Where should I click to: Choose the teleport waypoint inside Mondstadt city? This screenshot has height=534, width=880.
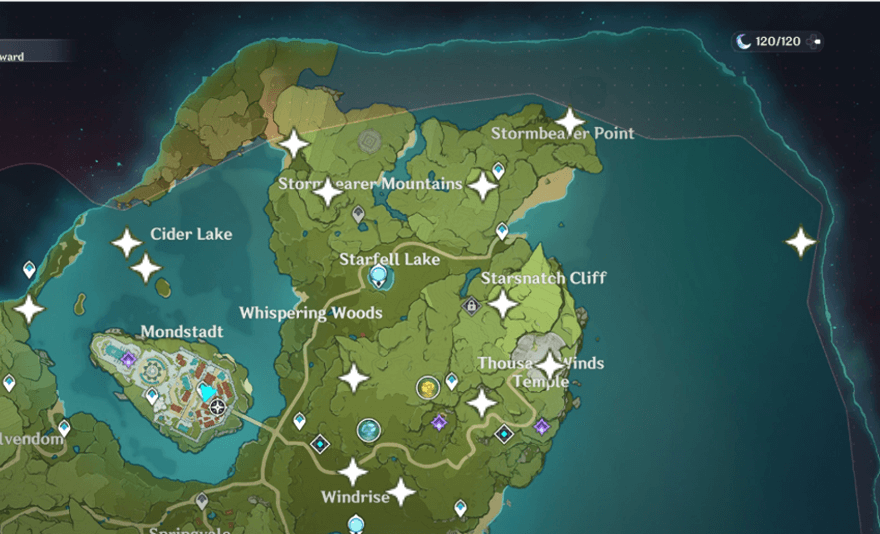point(152,396)
